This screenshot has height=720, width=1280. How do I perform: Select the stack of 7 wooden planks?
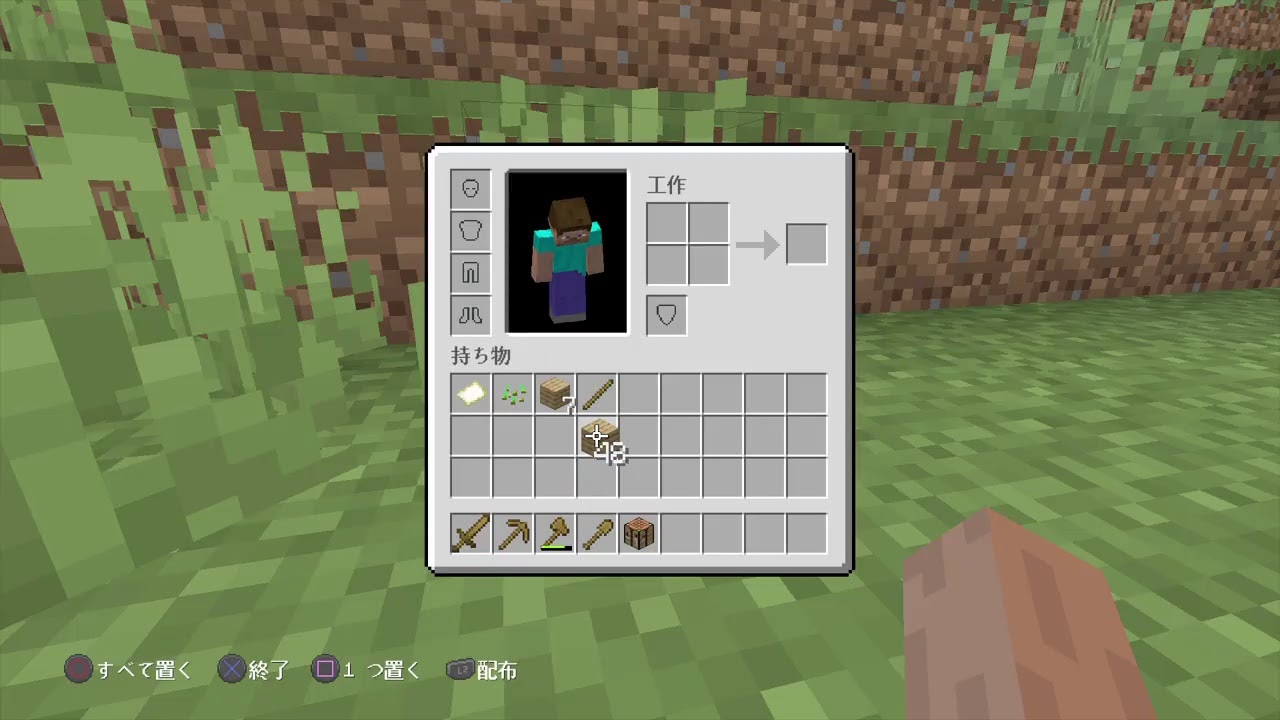click(555, 393)
